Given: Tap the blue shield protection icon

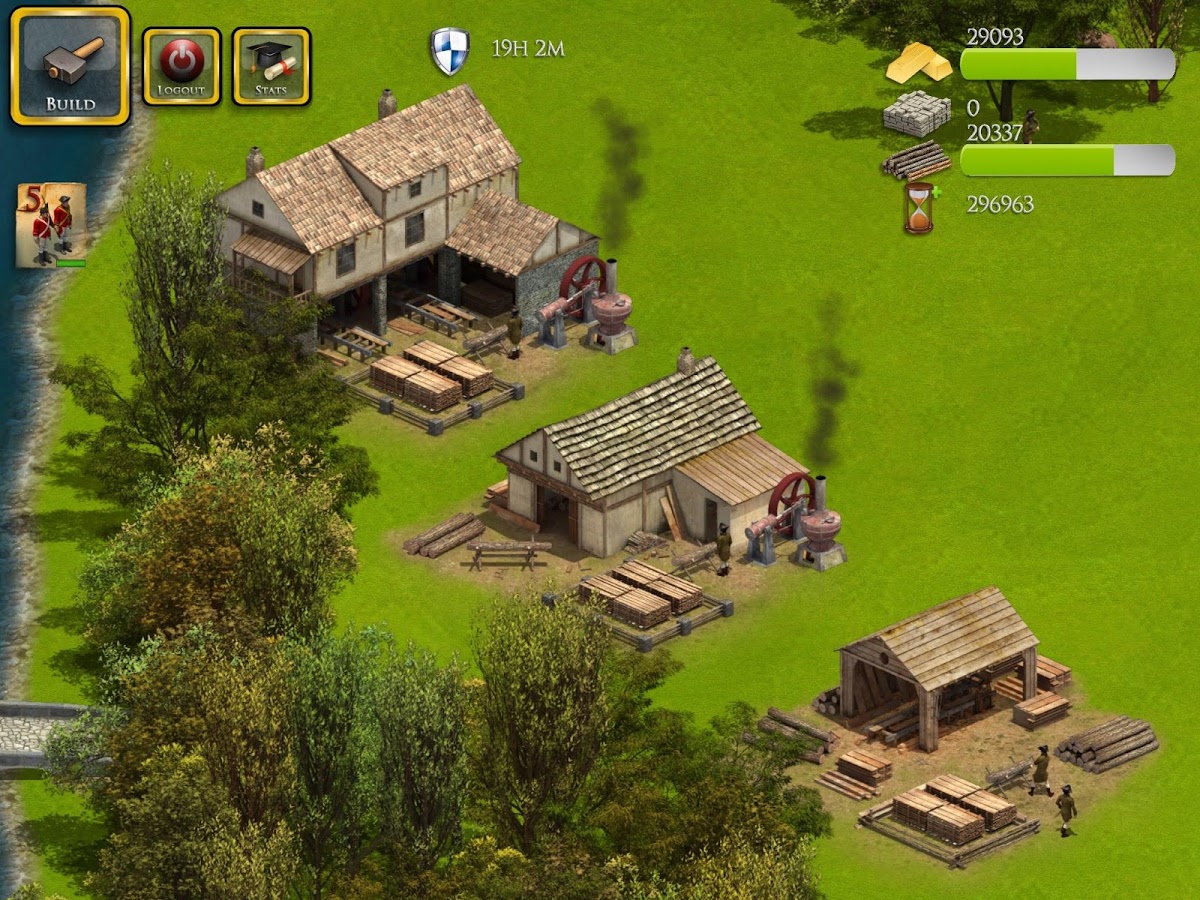Looking at the screenshot, I should click(450, 51).
